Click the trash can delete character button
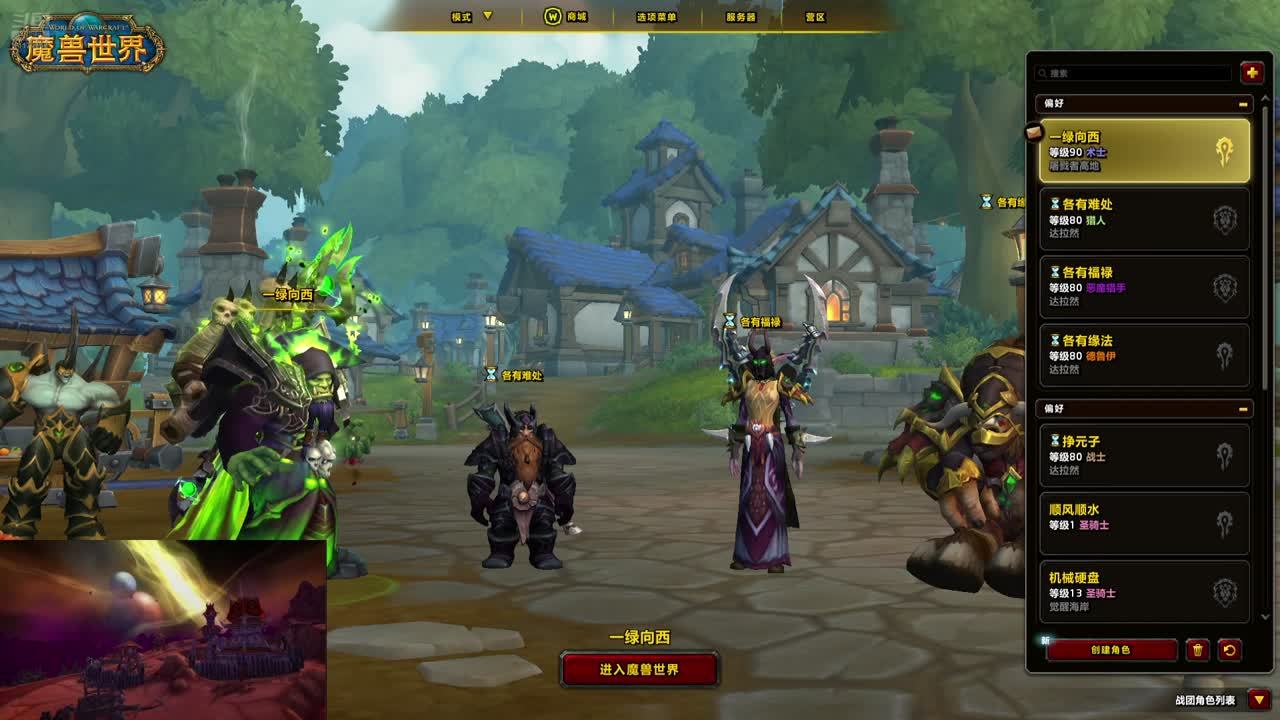This screenshot has width=1280, height=720. click(1197, 650)
